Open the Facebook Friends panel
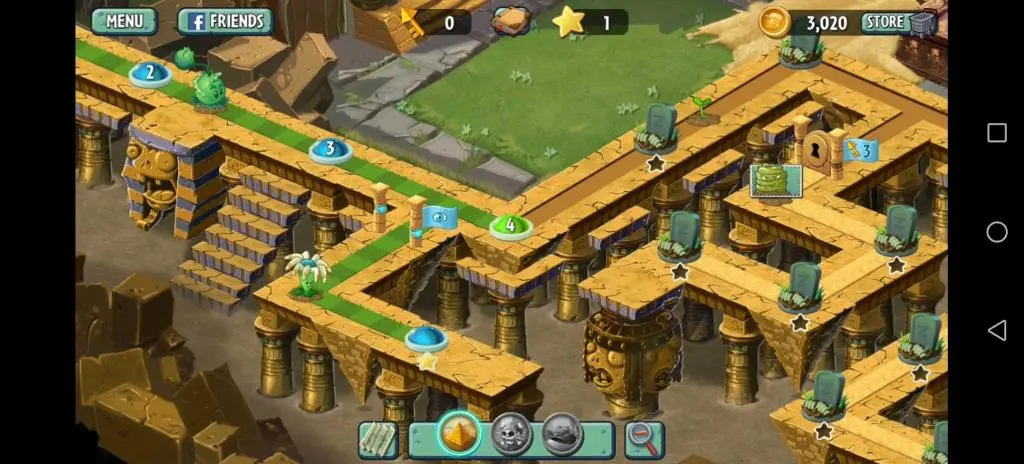The image size is (1024, 464). point(226,20)
